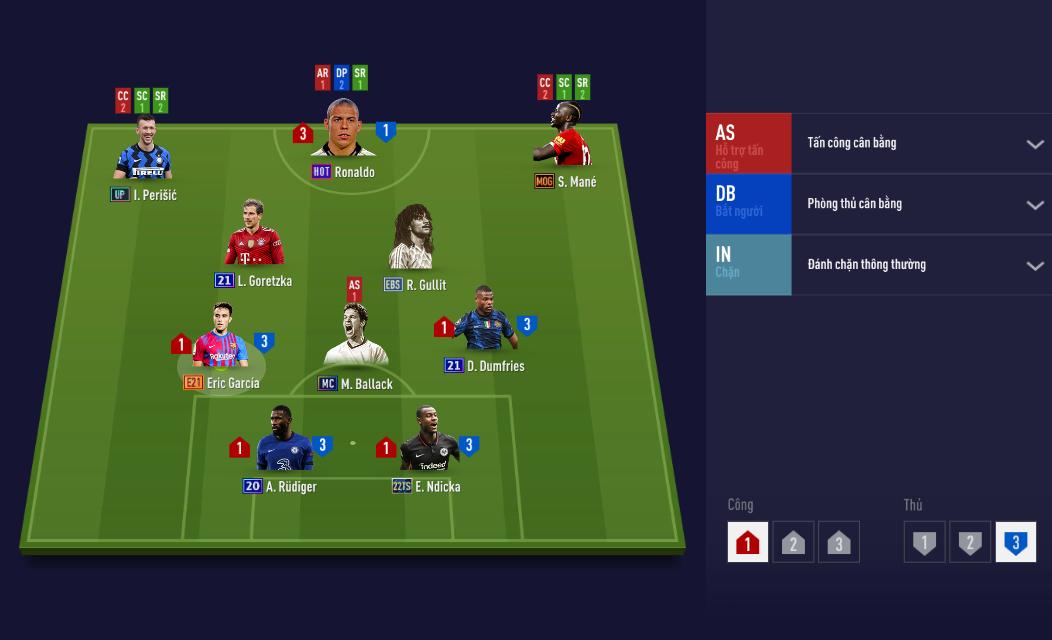Set Thủ defense level to 2
This screenshot has width=1052, height=640.
[969, 542]
